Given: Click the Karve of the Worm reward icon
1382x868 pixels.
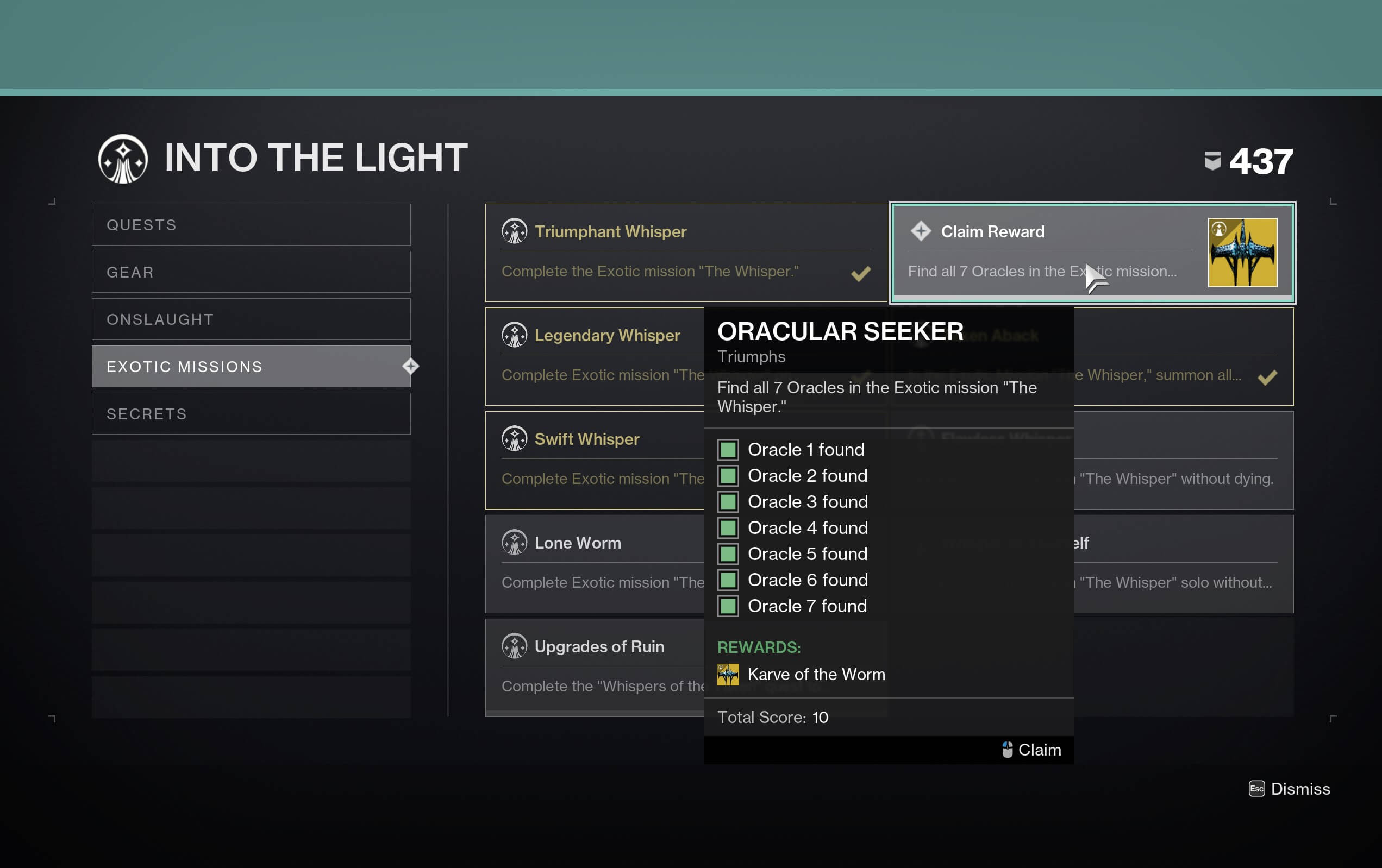Looking at the screenshot, I should coord(728,674).
